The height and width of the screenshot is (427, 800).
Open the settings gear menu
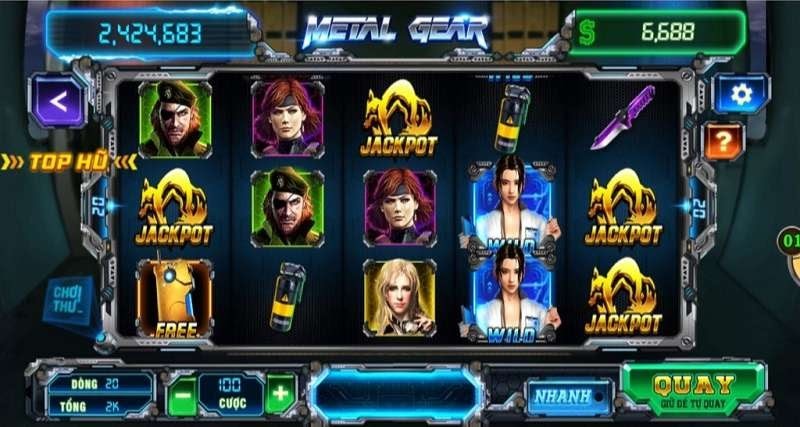click(x=741, y=94)
